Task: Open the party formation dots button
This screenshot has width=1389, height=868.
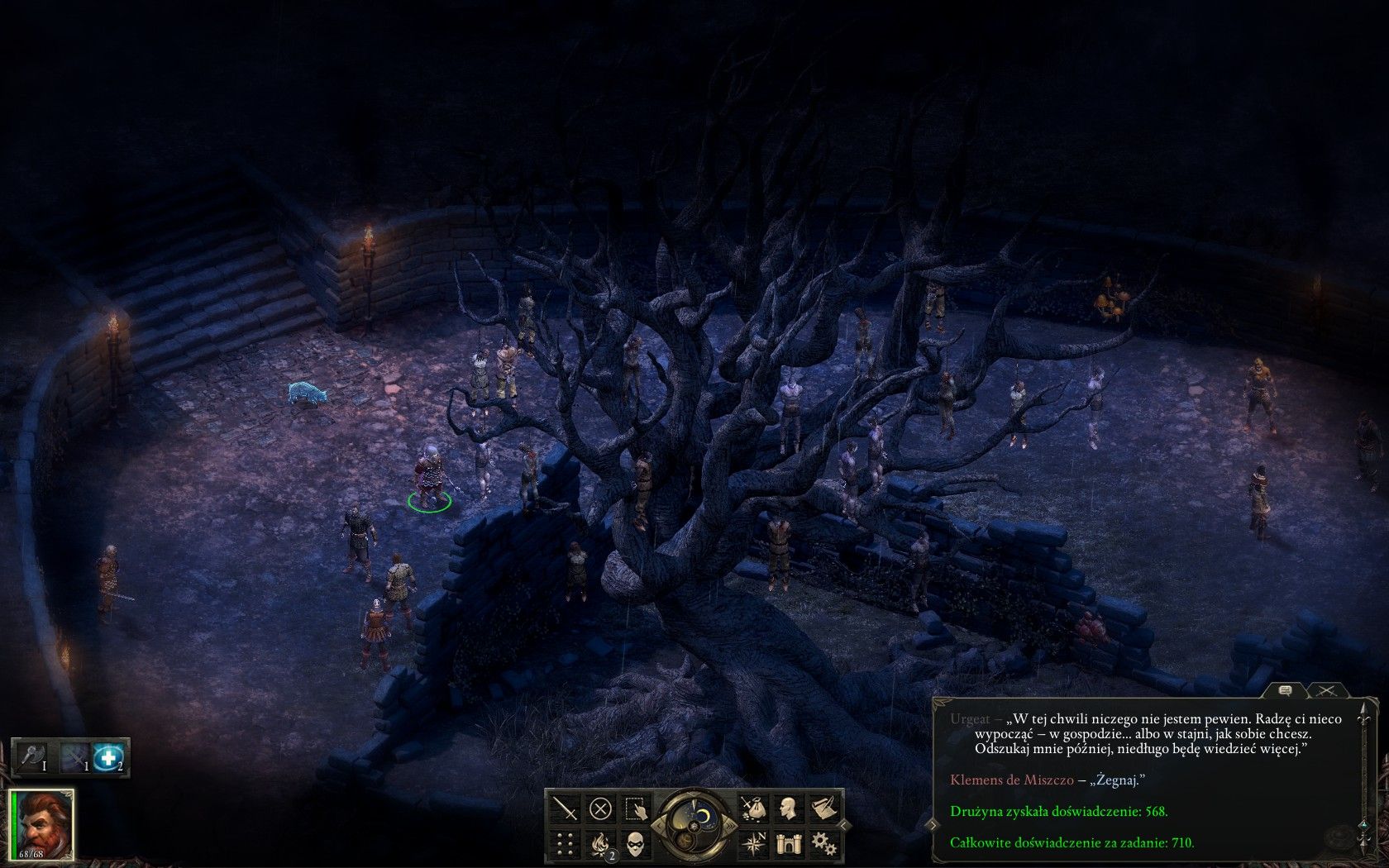Action: click(x=566, y=843)
